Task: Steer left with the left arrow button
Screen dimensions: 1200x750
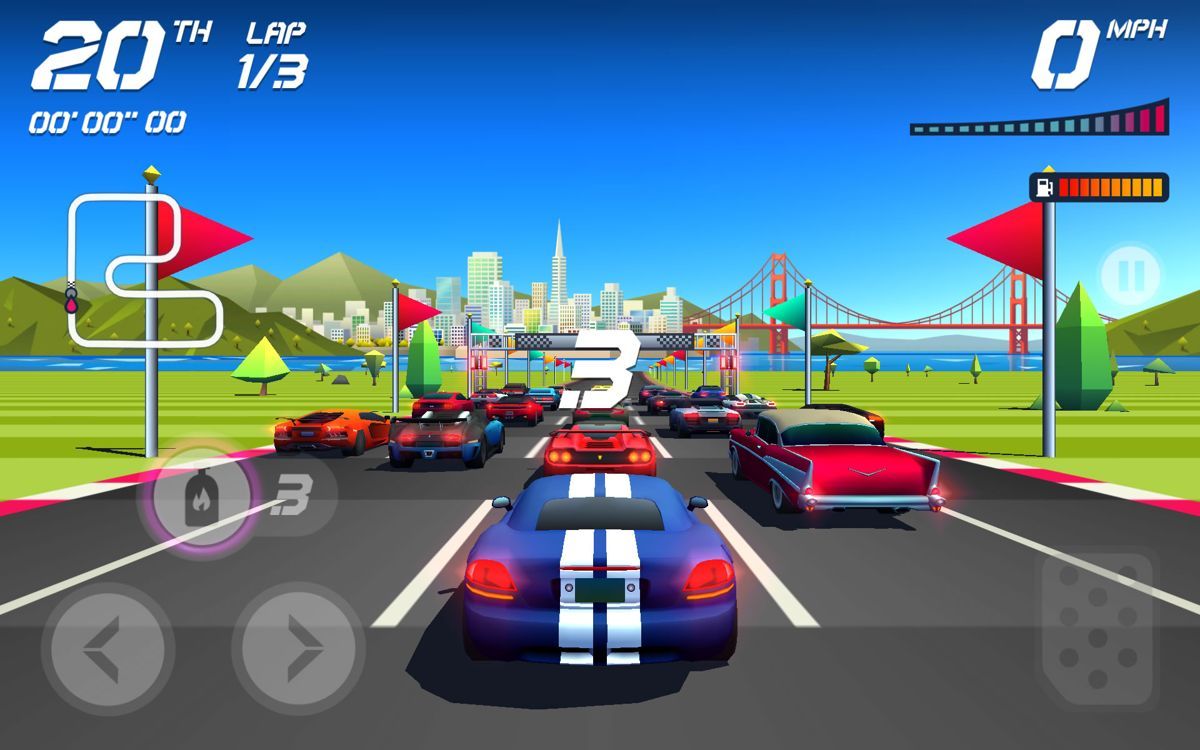Action: coord(107,649)
